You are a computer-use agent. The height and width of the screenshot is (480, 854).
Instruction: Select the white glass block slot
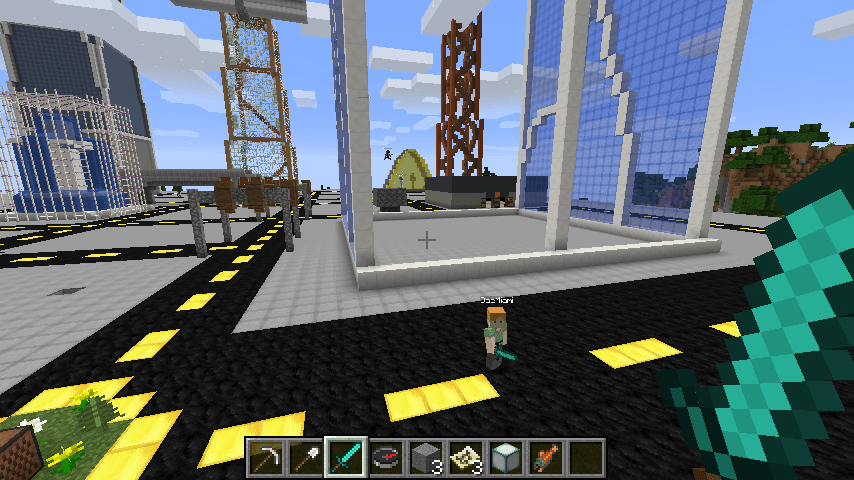[506, 456]
